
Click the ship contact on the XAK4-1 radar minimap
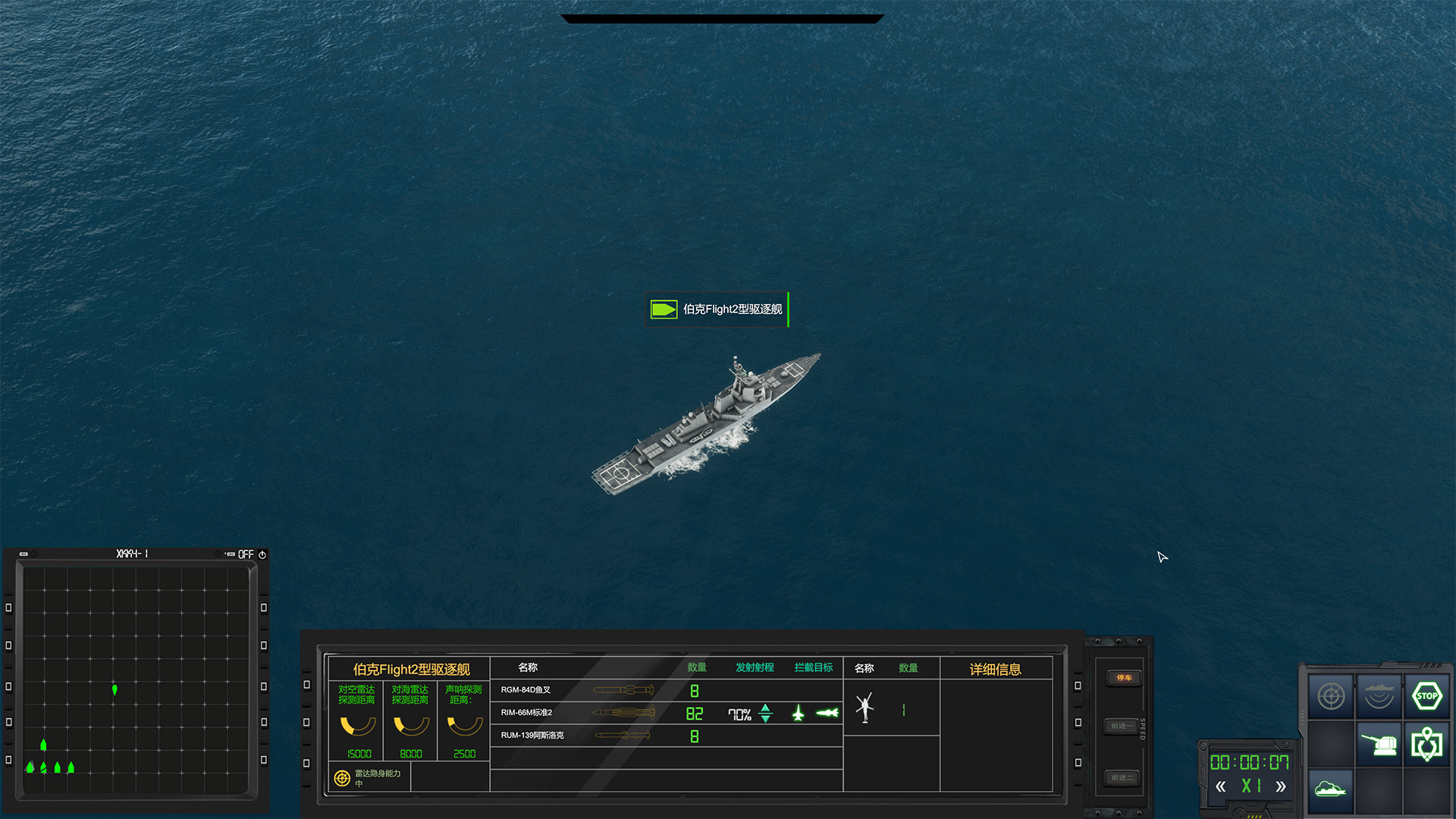point(115,689)
